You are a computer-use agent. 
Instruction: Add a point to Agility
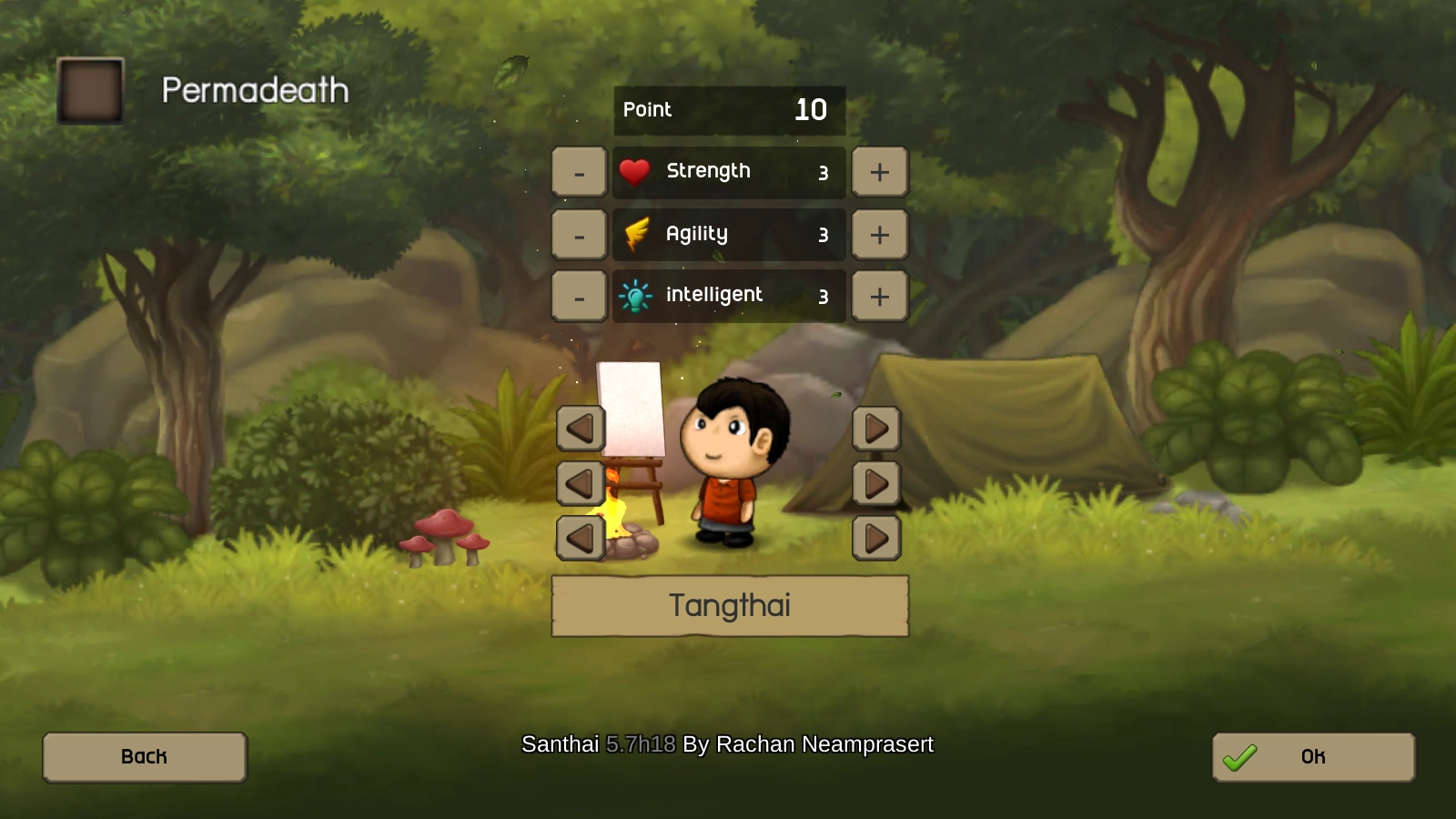(879, 235)
